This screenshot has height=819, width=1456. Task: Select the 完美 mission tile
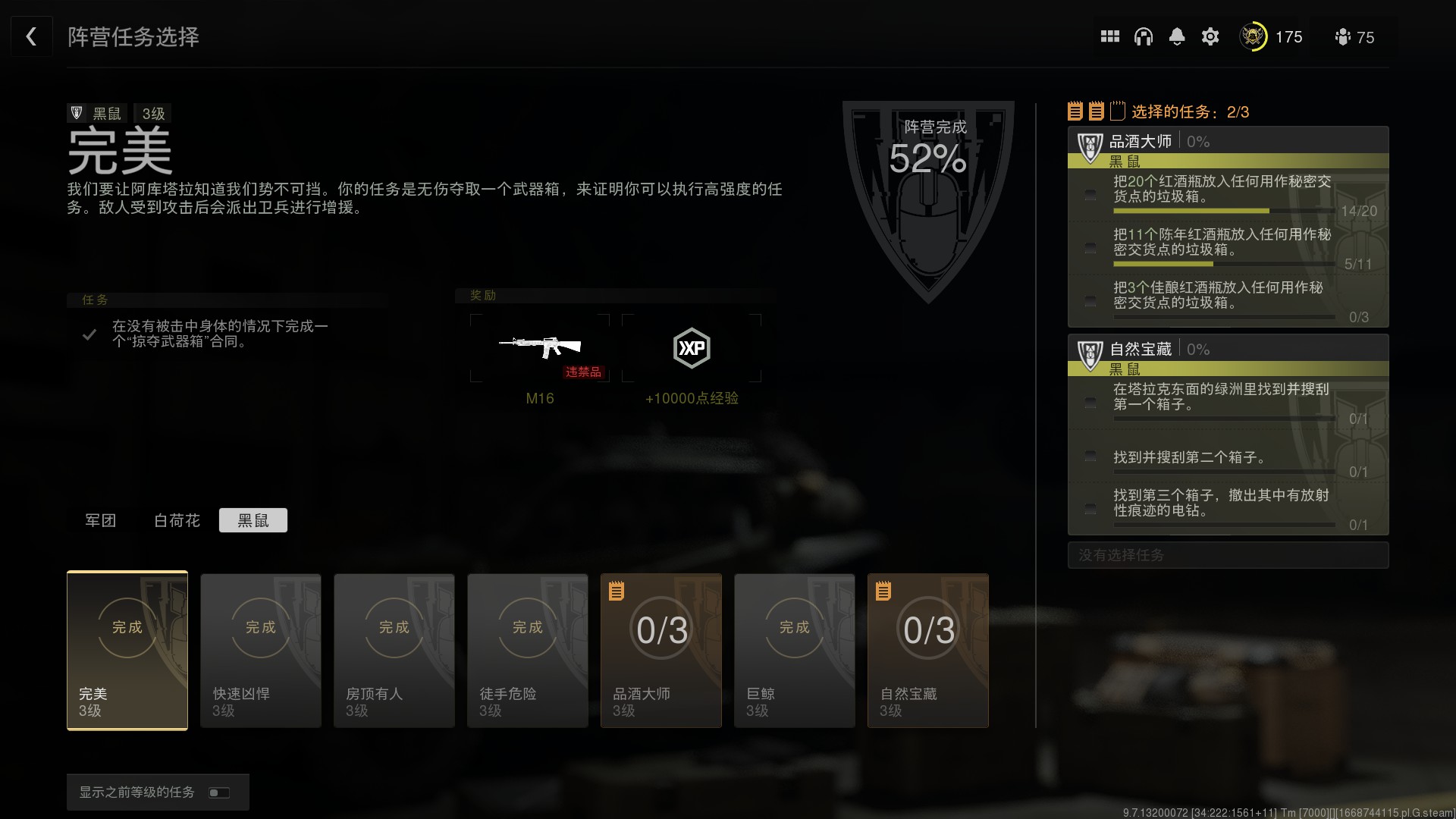click(127, 651)
